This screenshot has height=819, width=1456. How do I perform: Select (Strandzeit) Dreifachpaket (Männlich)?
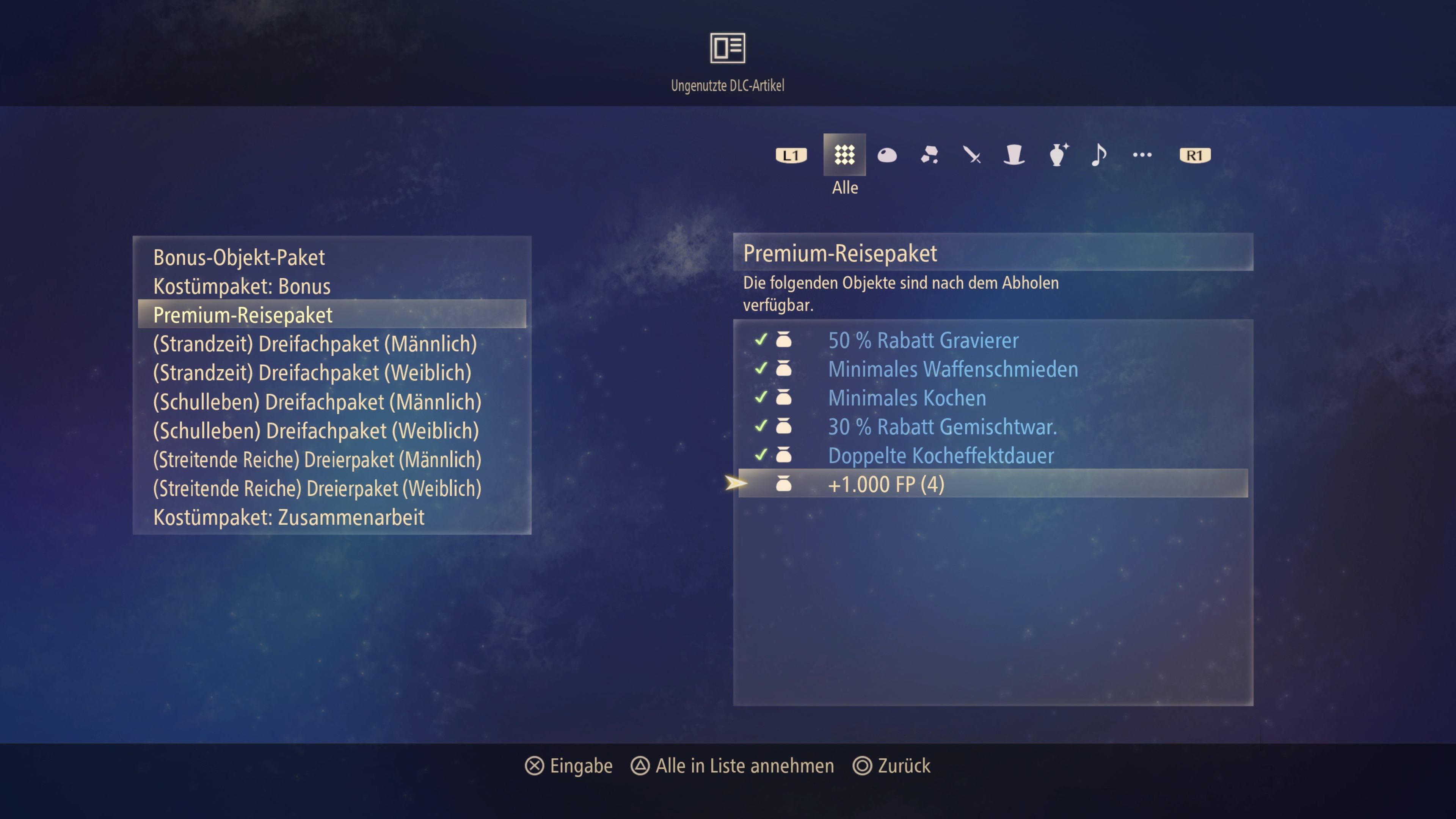click(315, 344)
